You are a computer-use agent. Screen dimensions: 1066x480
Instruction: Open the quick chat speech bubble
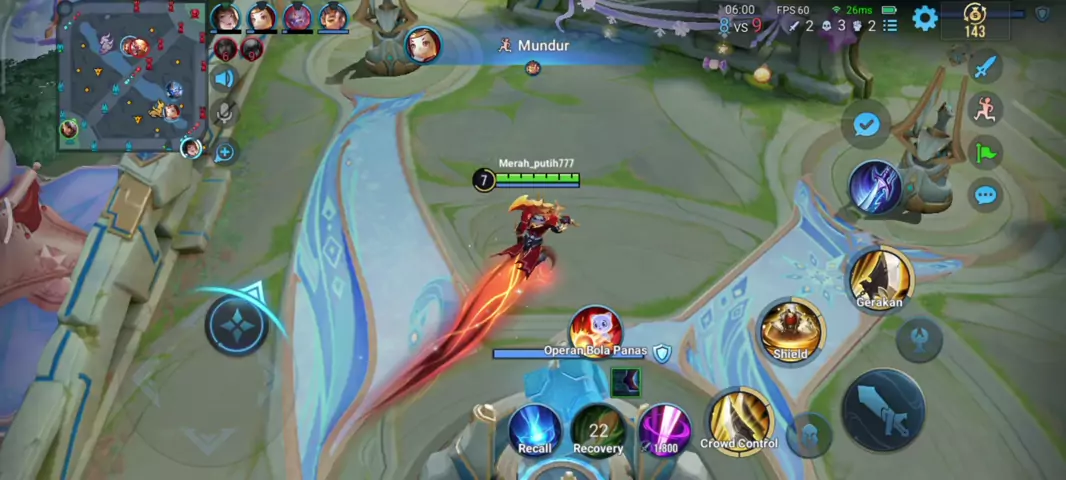point(986,194)
